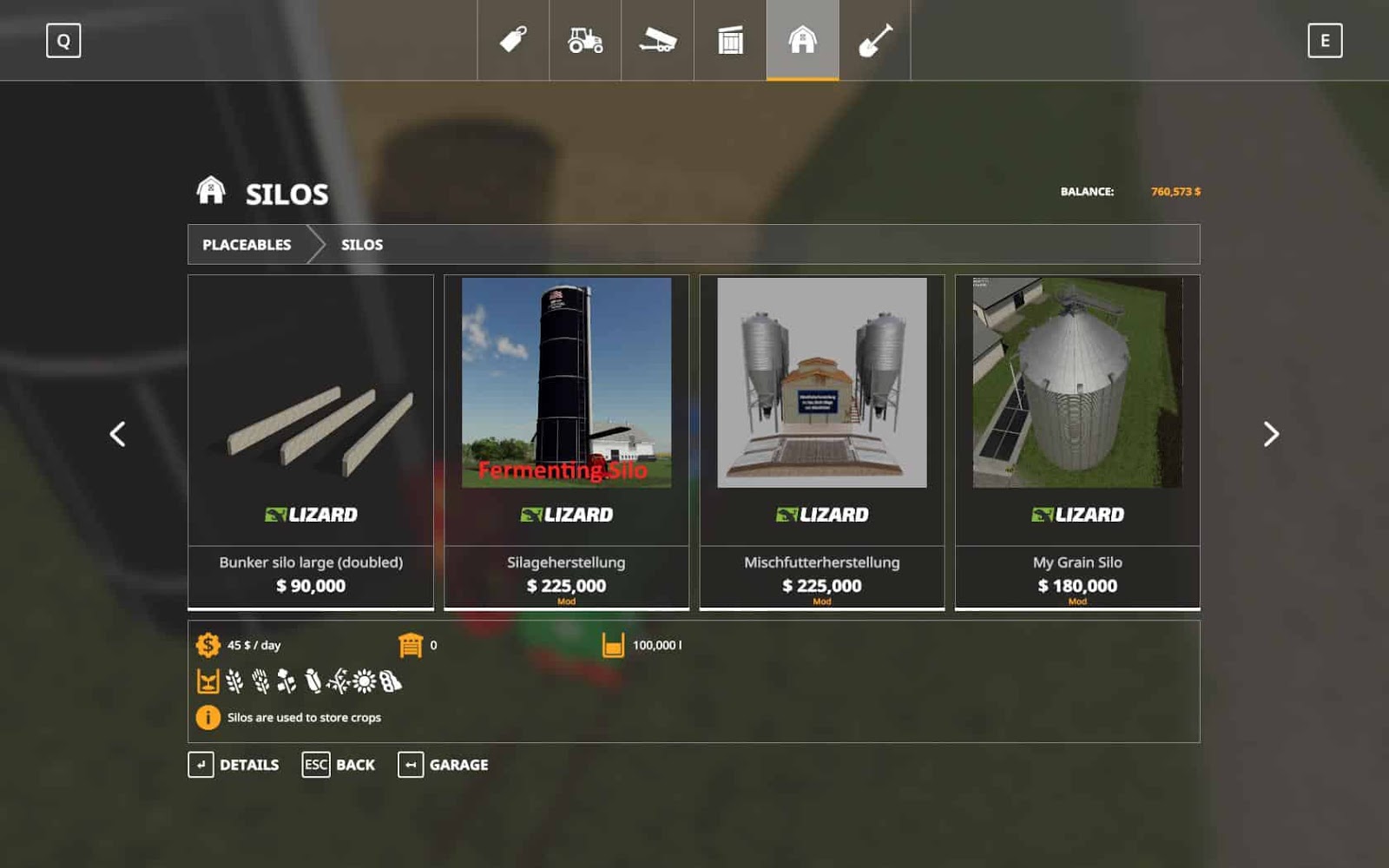Image resolution: width=1389 pixels, height=868 pixels.
Task: Click the sunflower crop type icon
Action: pyautogui.click(x=365, y=681)
